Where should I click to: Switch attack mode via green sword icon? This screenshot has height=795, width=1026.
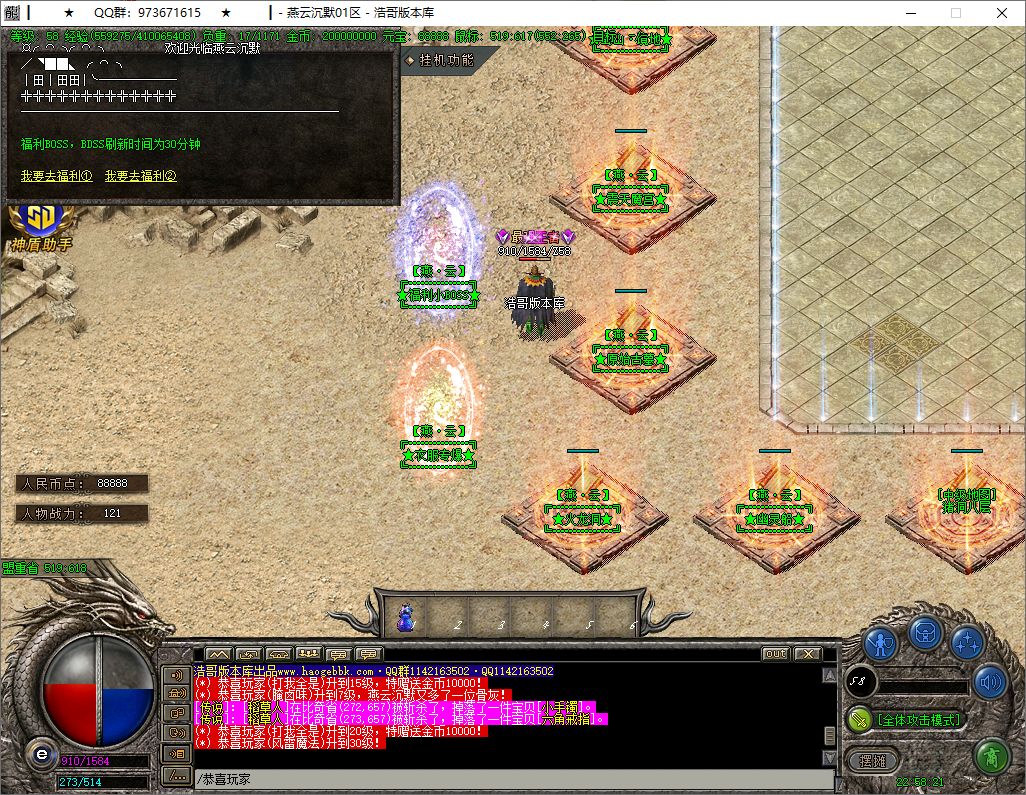(x=861, y=719)
